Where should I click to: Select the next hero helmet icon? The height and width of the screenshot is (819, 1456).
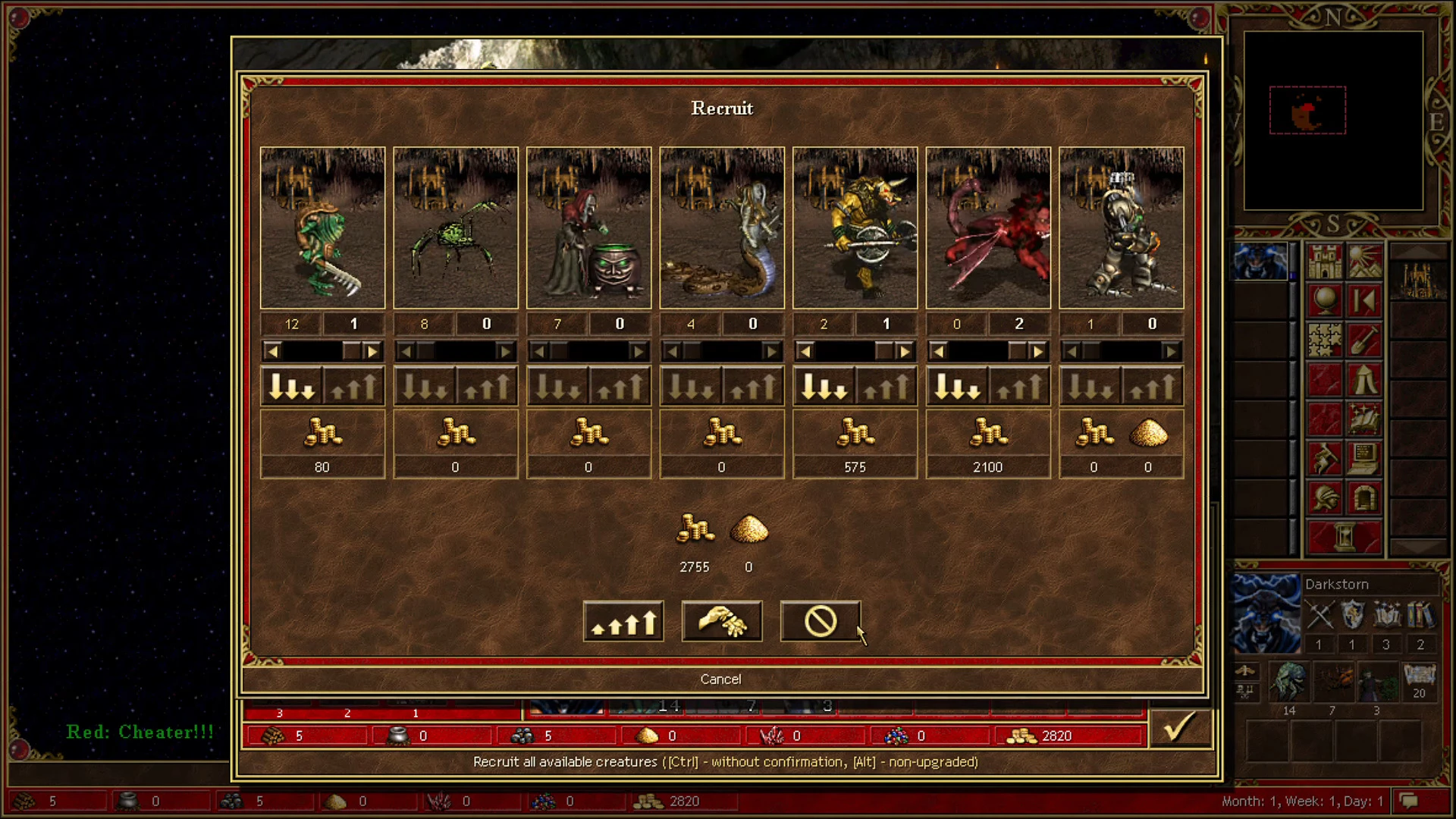[x=1325, y=498]
